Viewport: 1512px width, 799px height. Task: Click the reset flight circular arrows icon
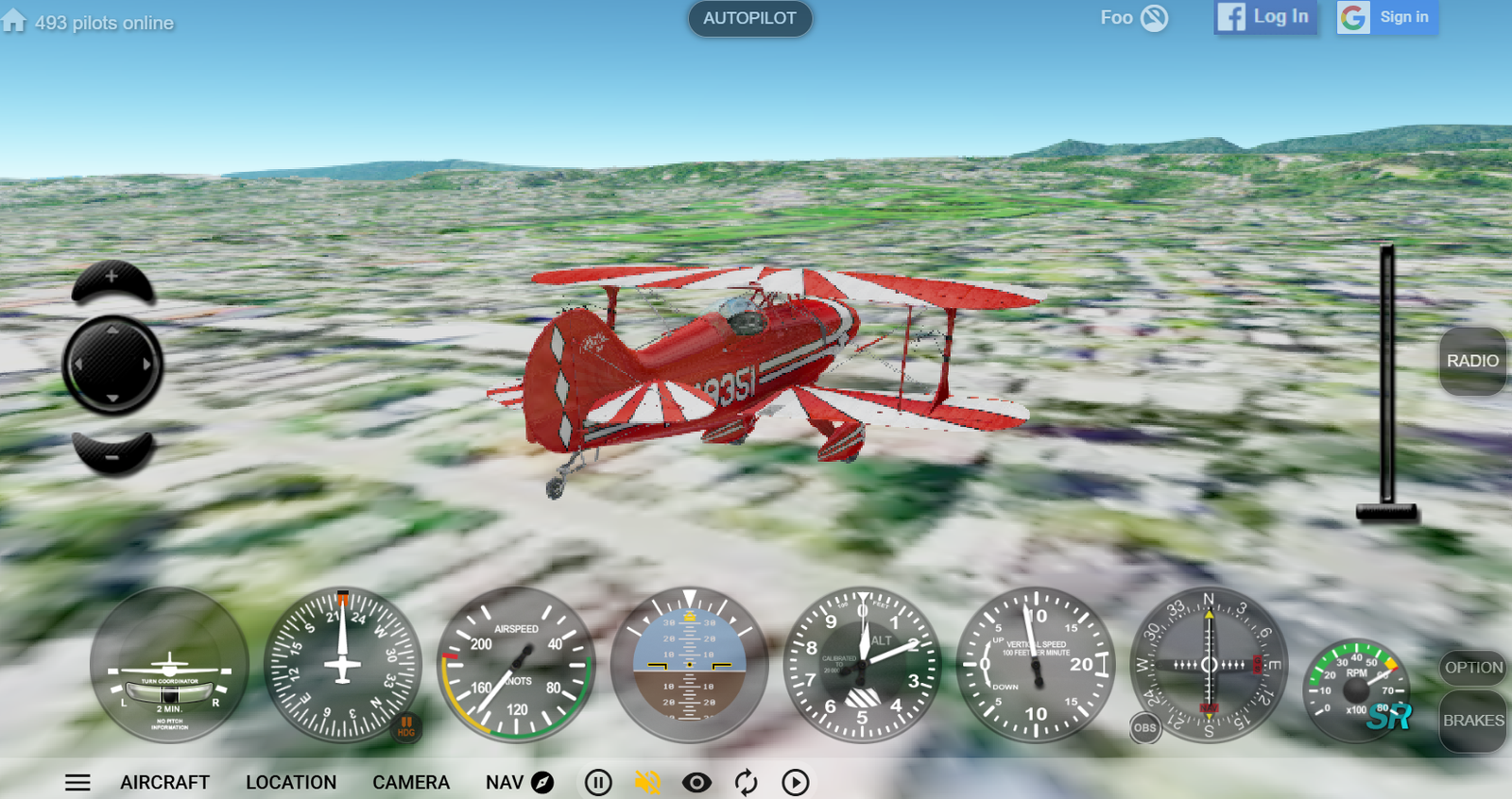click(746, 782)
